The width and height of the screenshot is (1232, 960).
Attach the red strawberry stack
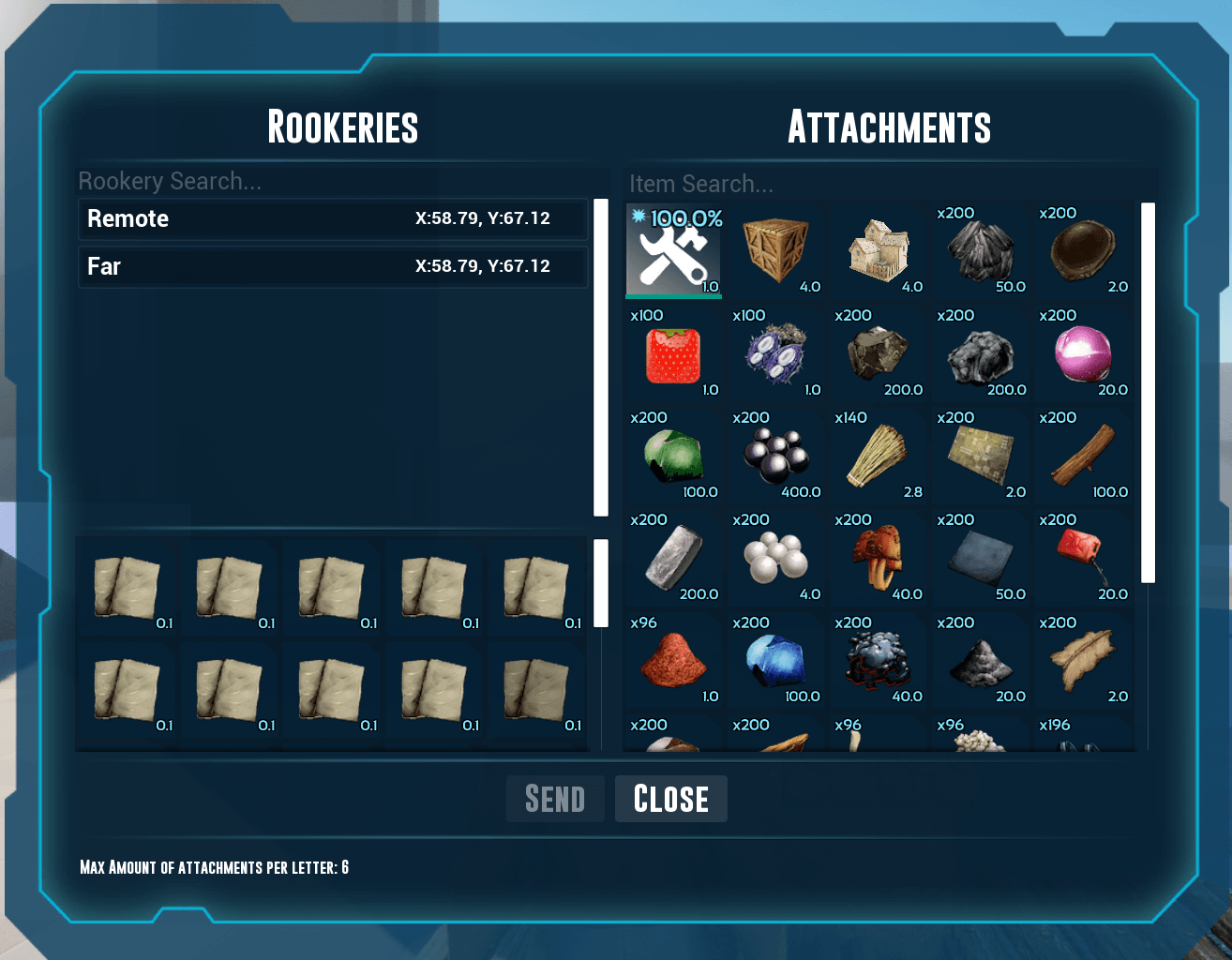(x=674, y=354)
